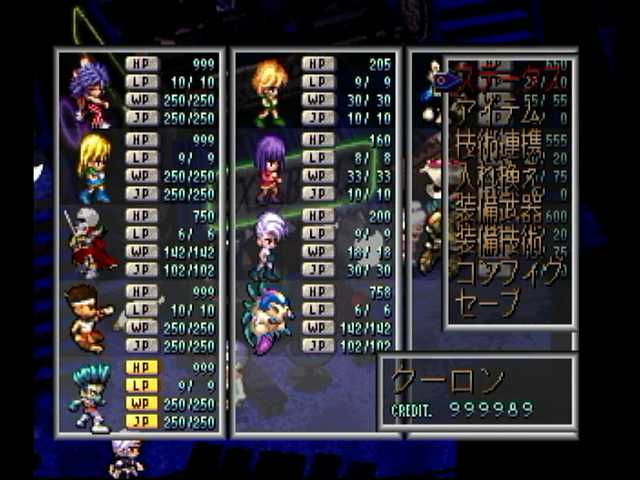The height and width of the screenshot is (480, 640).
Task: Choose the white-haired character in dark clothes
Action: pos(268,242)
